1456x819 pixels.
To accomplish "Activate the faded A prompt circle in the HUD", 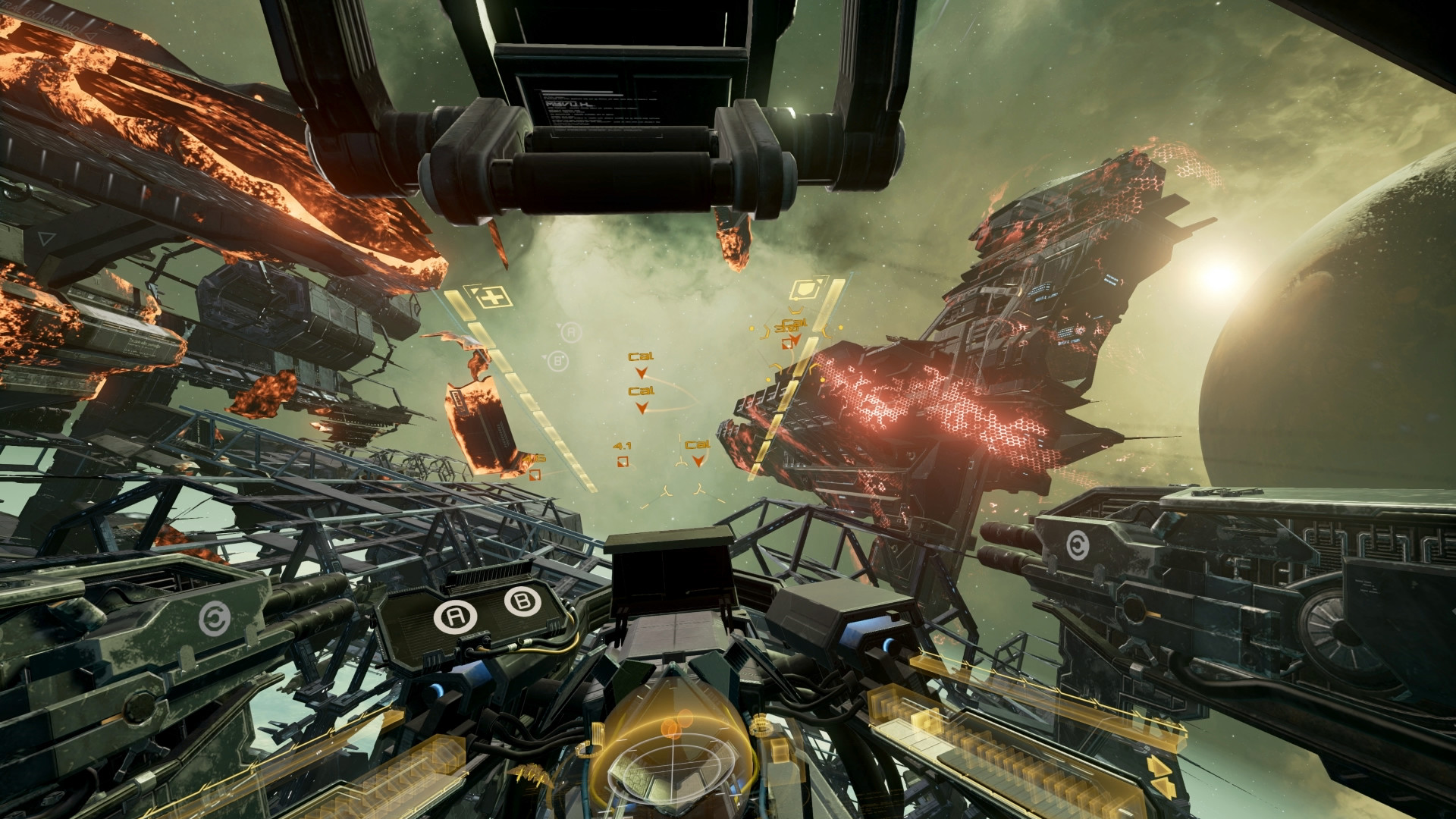I will pos(571,331).
